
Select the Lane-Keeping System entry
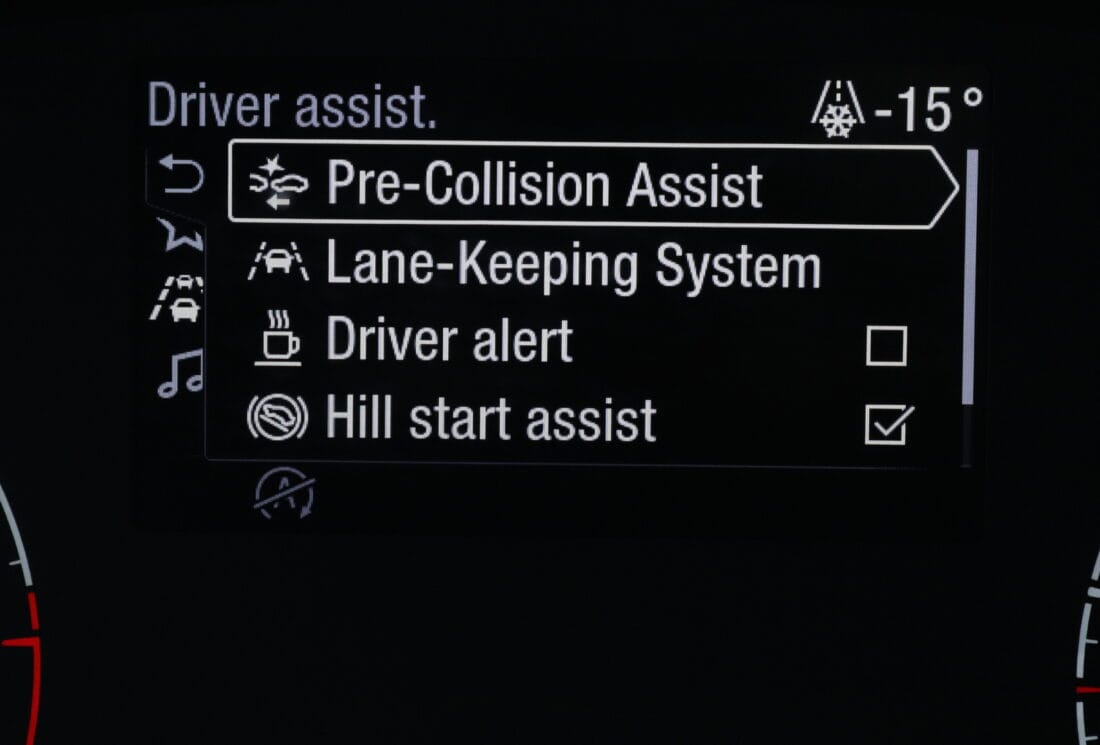572,266
